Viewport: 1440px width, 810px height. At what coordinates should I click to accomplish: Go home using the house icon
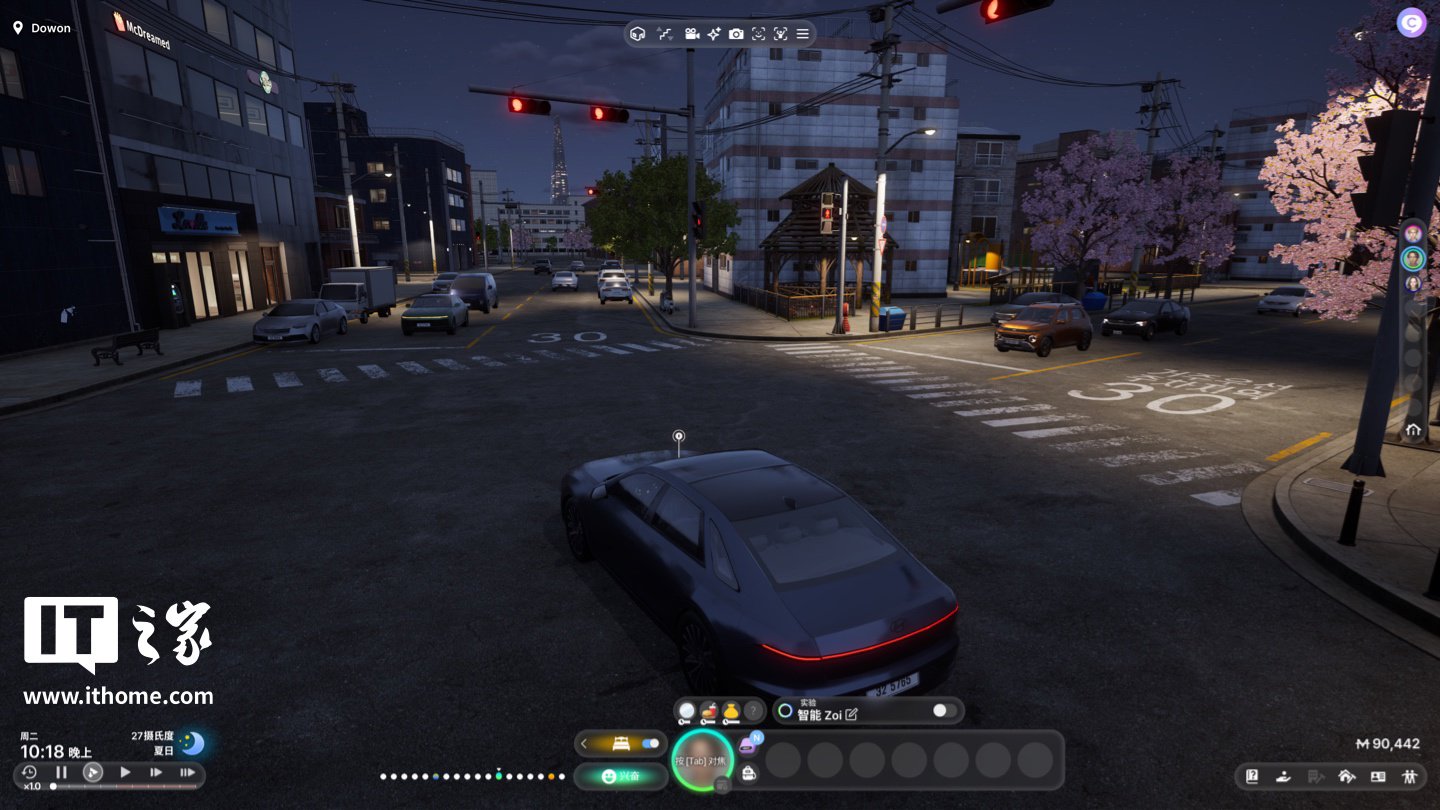tap(1413, 430)
